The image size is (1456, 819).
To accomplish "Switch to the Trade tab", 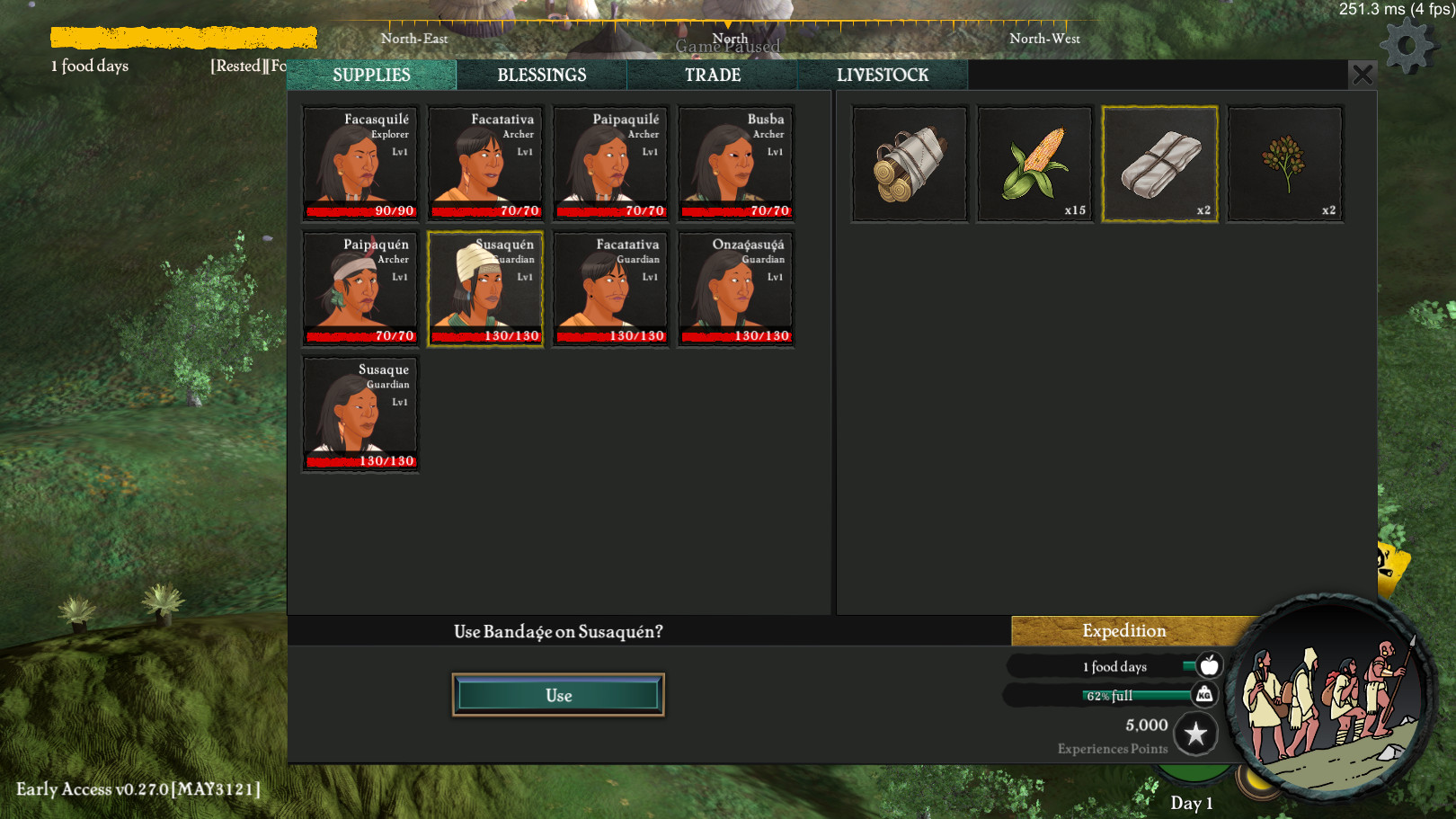I will pyautogui.click(x=712, y=76).
